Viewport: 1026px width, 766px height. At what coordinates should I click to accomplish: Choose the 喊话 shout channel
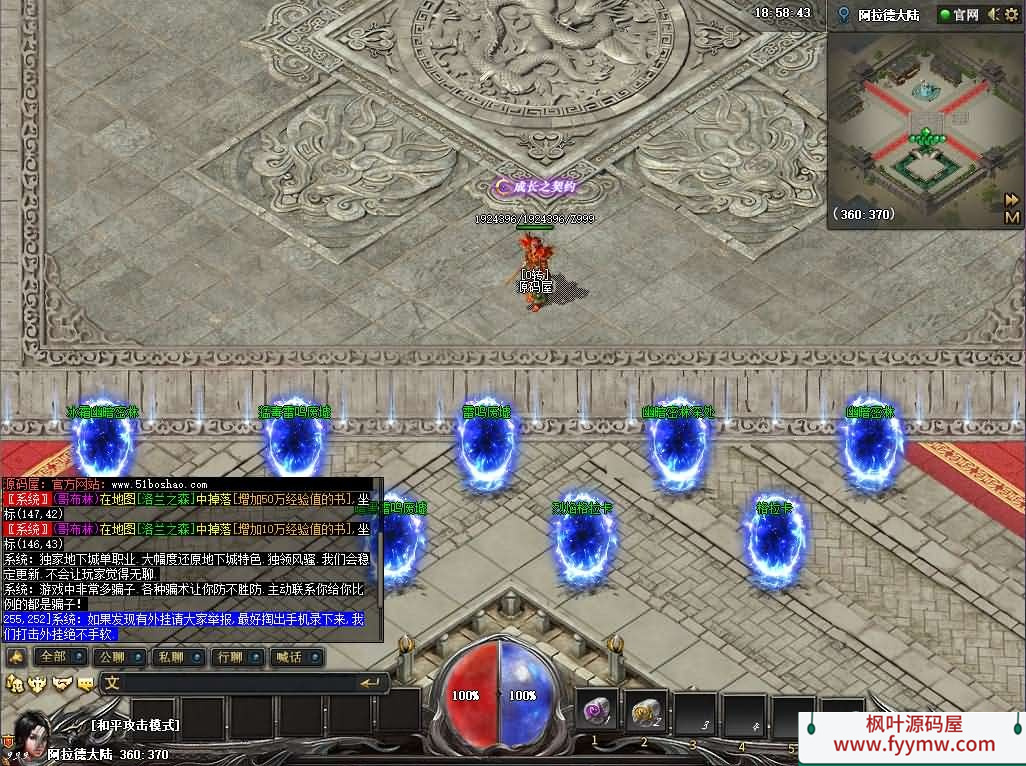tap(289, 657)
